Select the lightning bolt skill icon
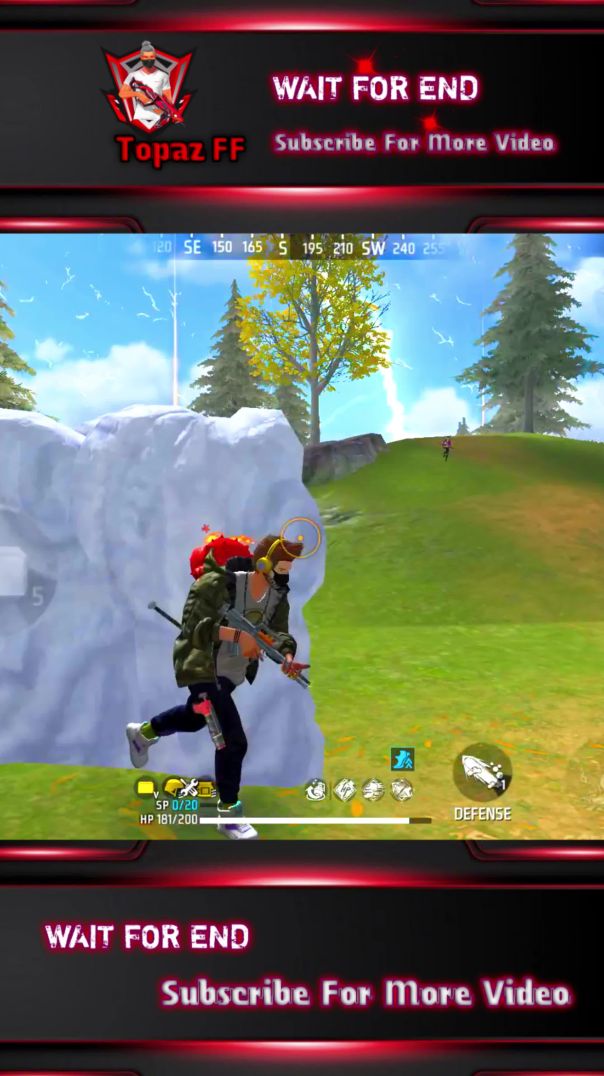Screen dimensions: 604x1076 (x=345, y=790)
